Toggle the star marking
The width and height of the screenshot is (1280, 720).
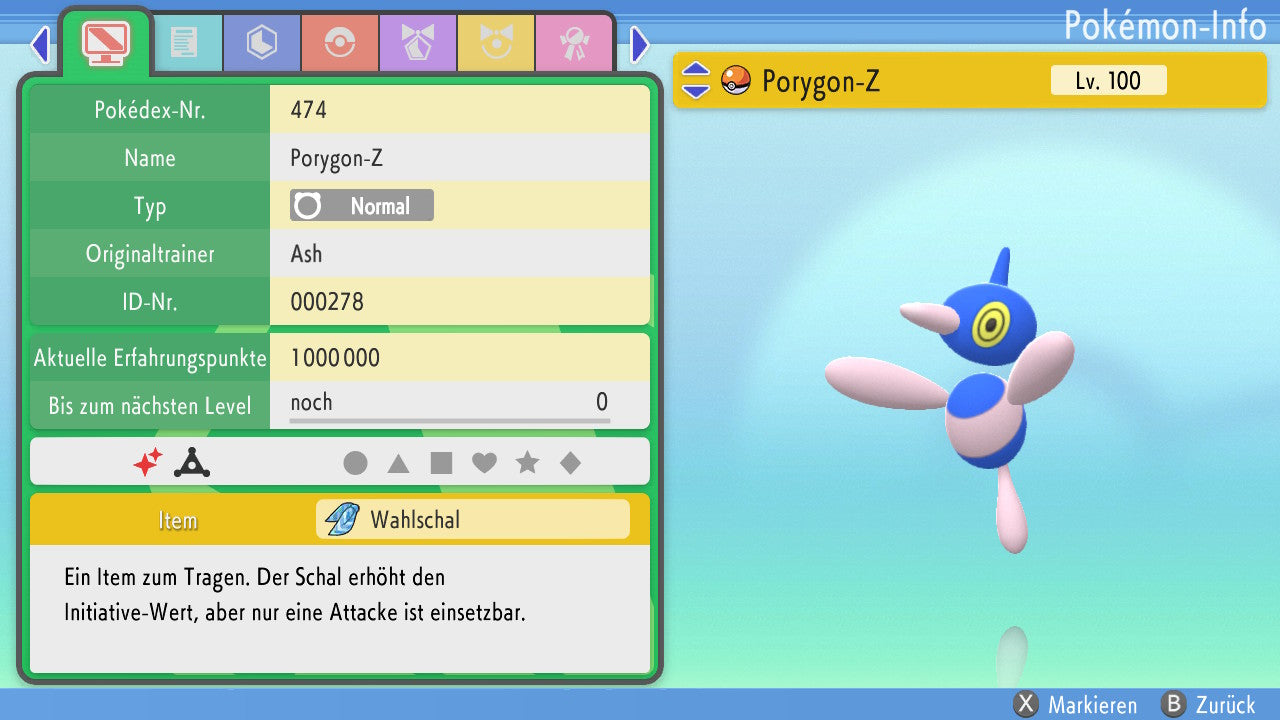pyautogui.click(x=527, y=463)
